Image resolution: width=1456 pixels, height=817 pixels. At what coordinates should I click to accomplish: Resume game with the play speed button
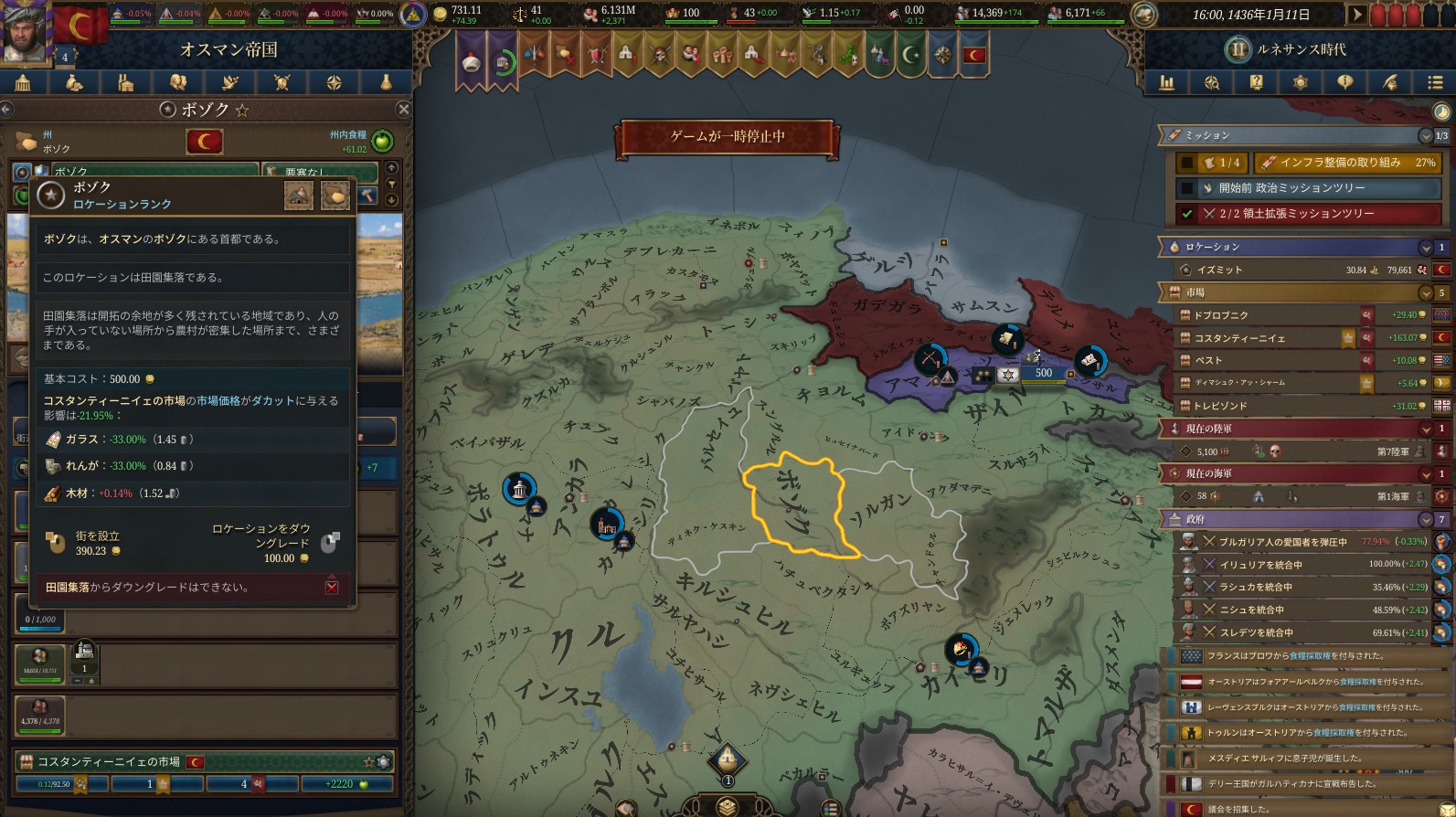click(x=1357, y=15)
